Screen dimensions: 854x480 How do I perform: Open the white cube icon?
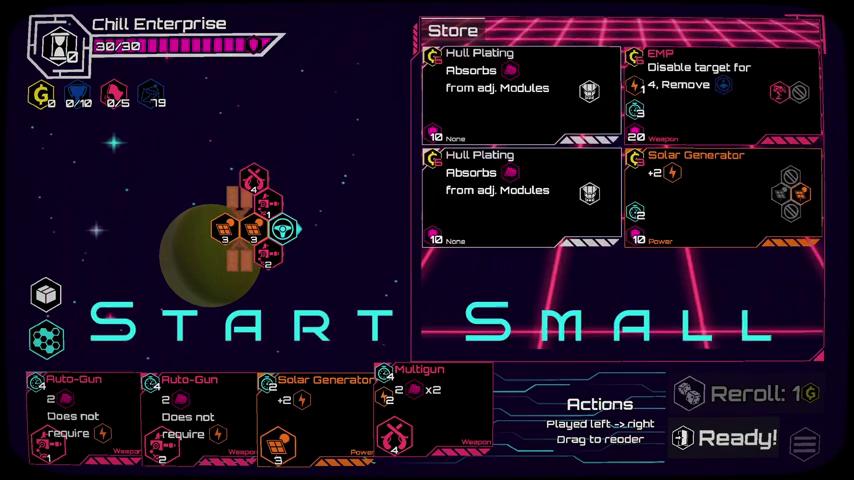[x=46, y=295]
